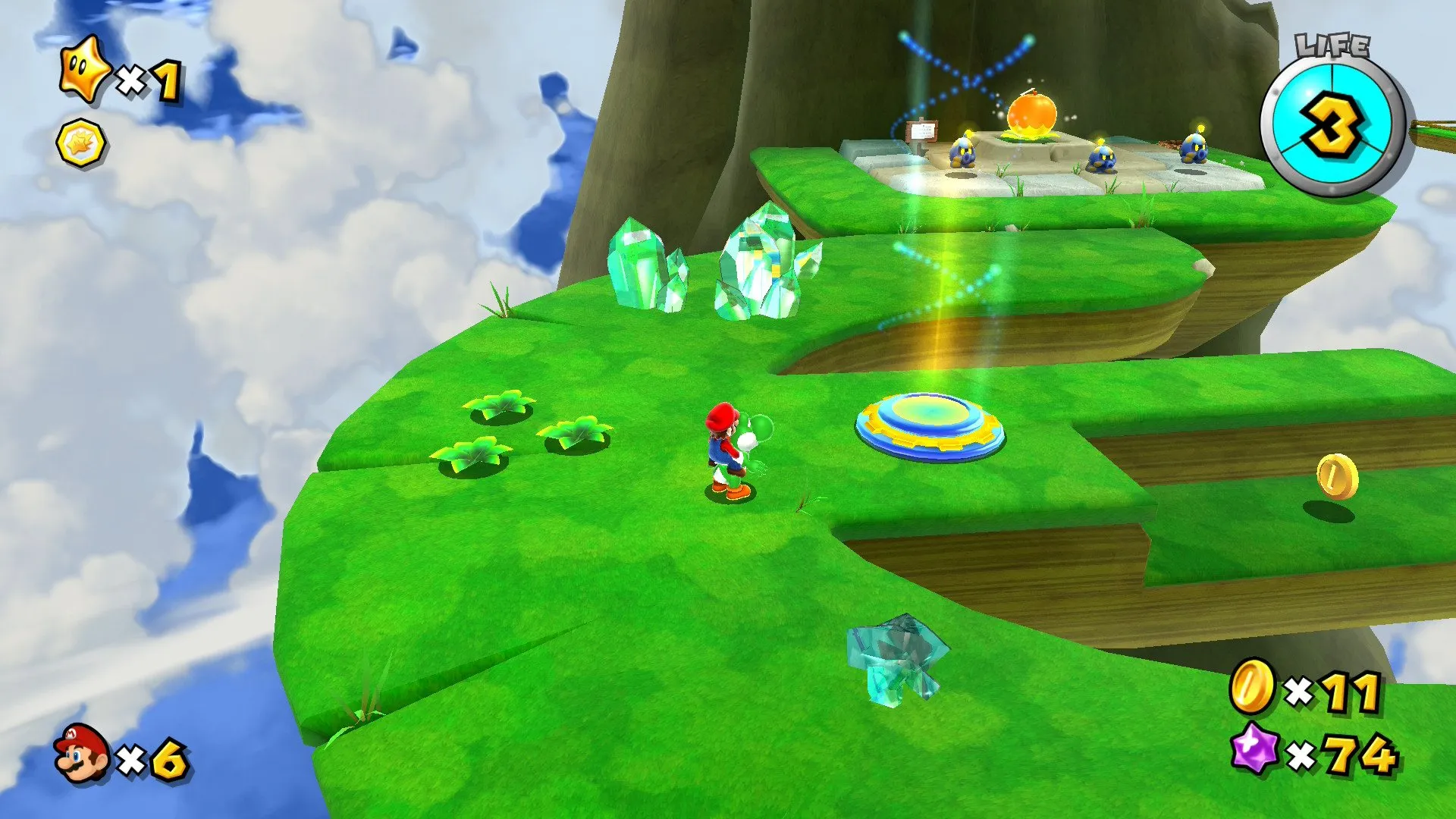Click the yellow star counter icon
The height and width of the screenshot is (819, 1456).
(x=86, y=72)
